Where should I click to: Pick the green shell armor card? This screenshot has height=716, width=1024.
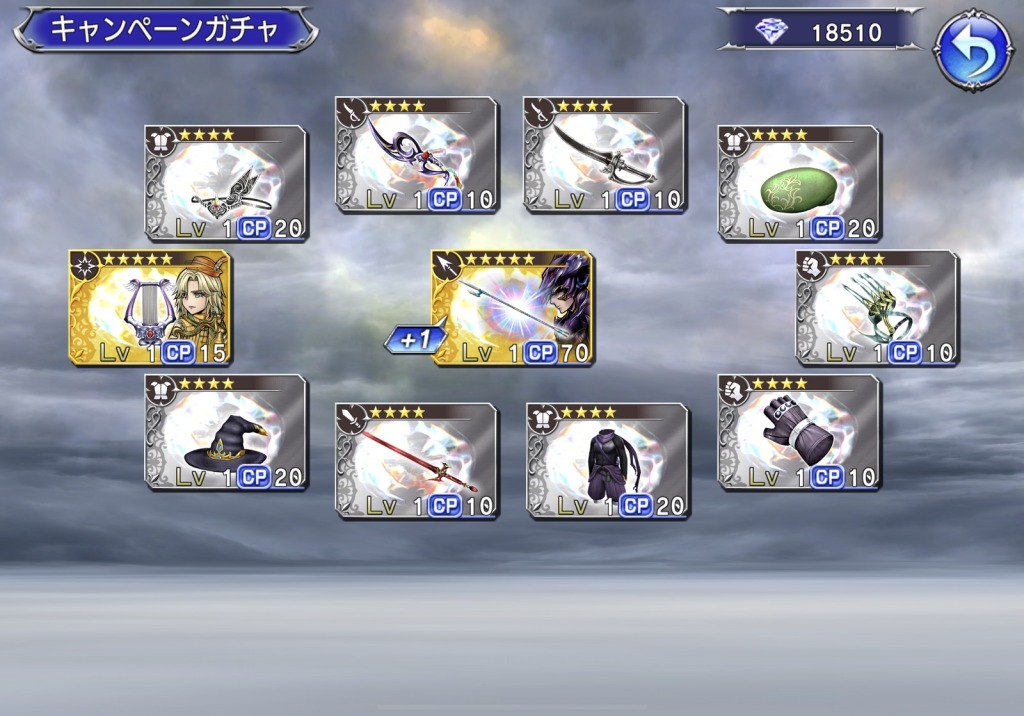pos(799,183)
